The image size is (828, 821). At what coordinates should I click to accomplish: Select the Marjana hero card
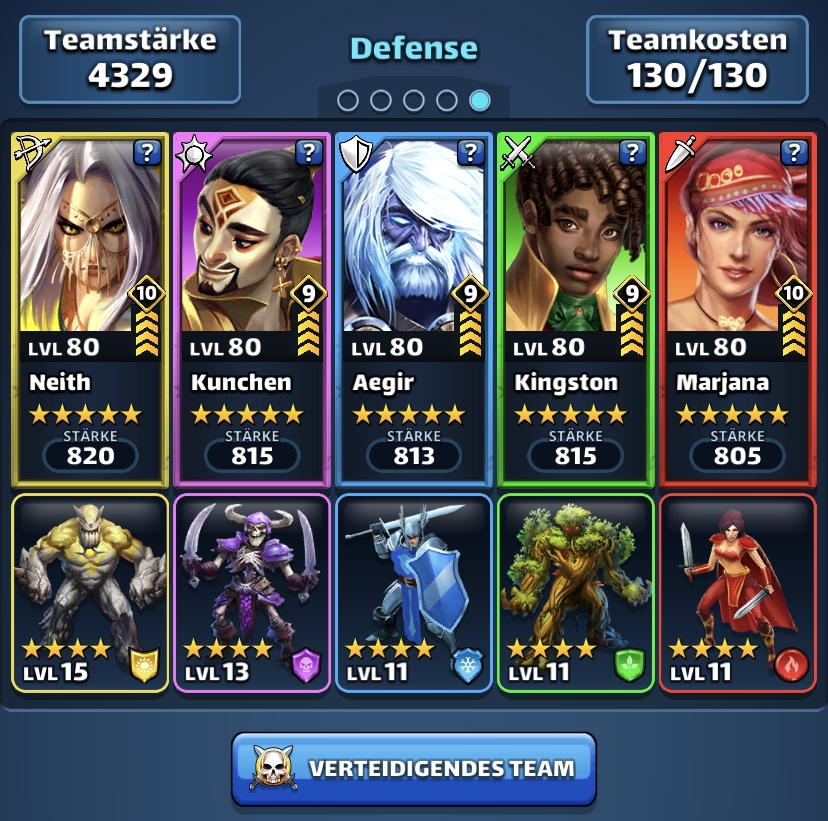click(x=738, y=310)
